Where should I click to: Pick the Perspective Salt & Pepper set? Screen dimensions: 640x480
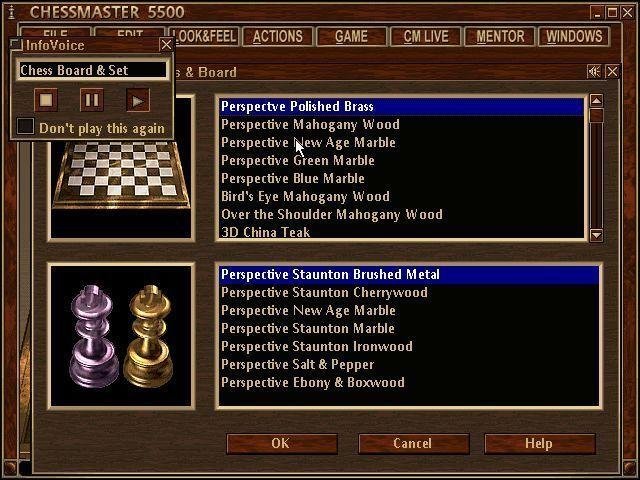coord(298,364)
